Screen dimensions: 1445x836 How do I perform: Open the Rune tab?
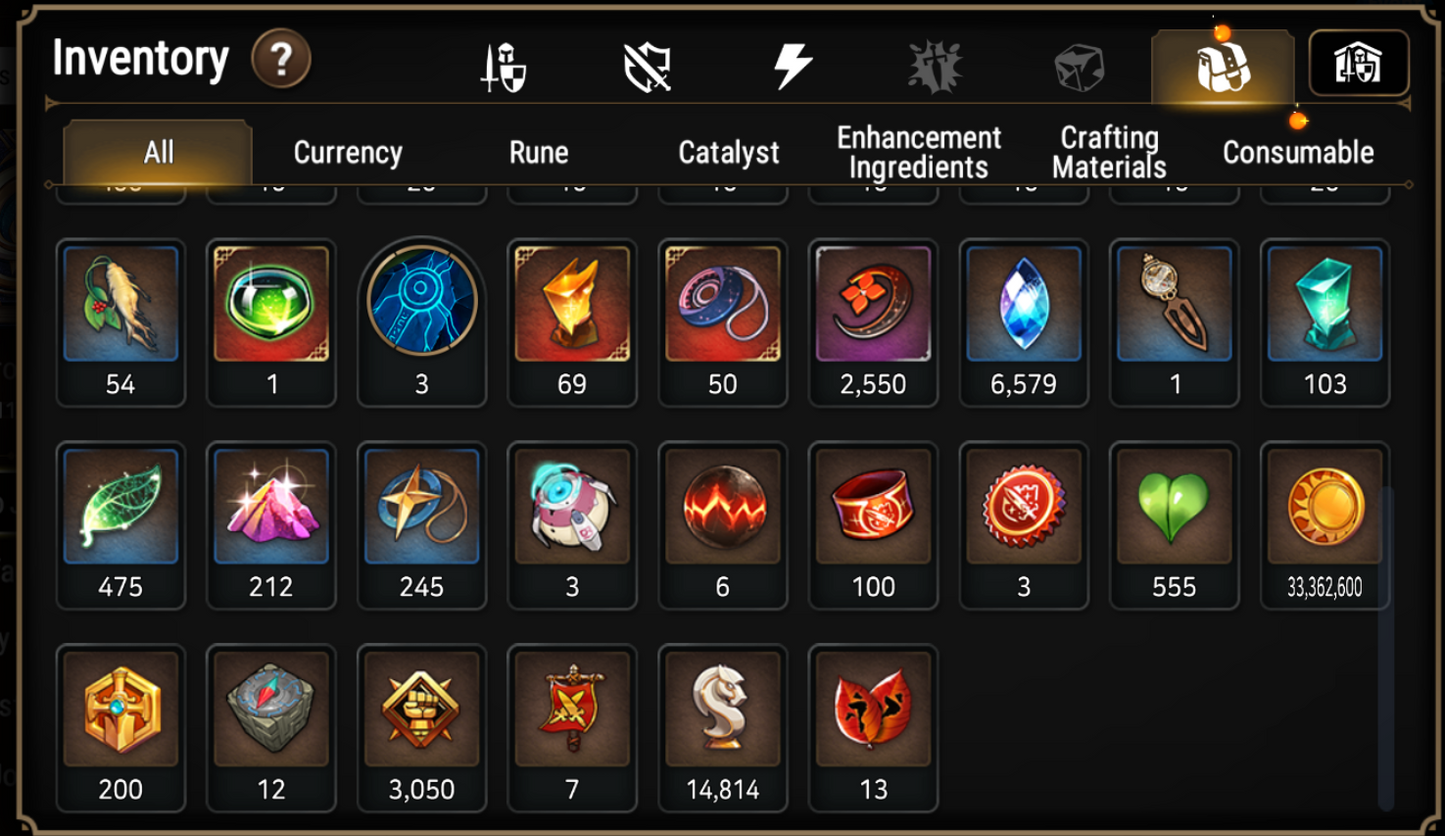539,152
